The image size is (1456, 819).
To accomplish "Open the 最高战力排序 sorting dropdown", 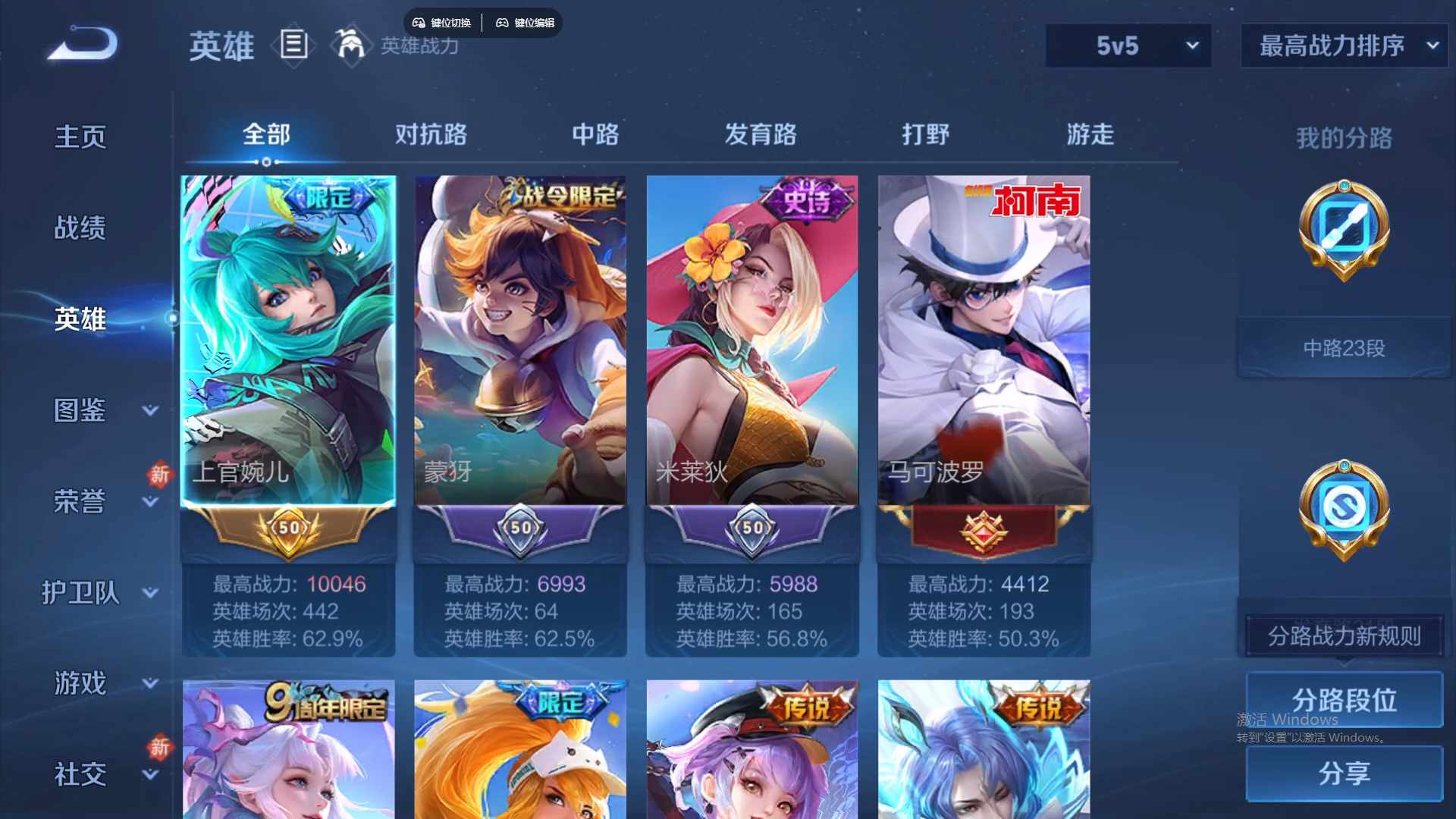I will click(1342, 45).
